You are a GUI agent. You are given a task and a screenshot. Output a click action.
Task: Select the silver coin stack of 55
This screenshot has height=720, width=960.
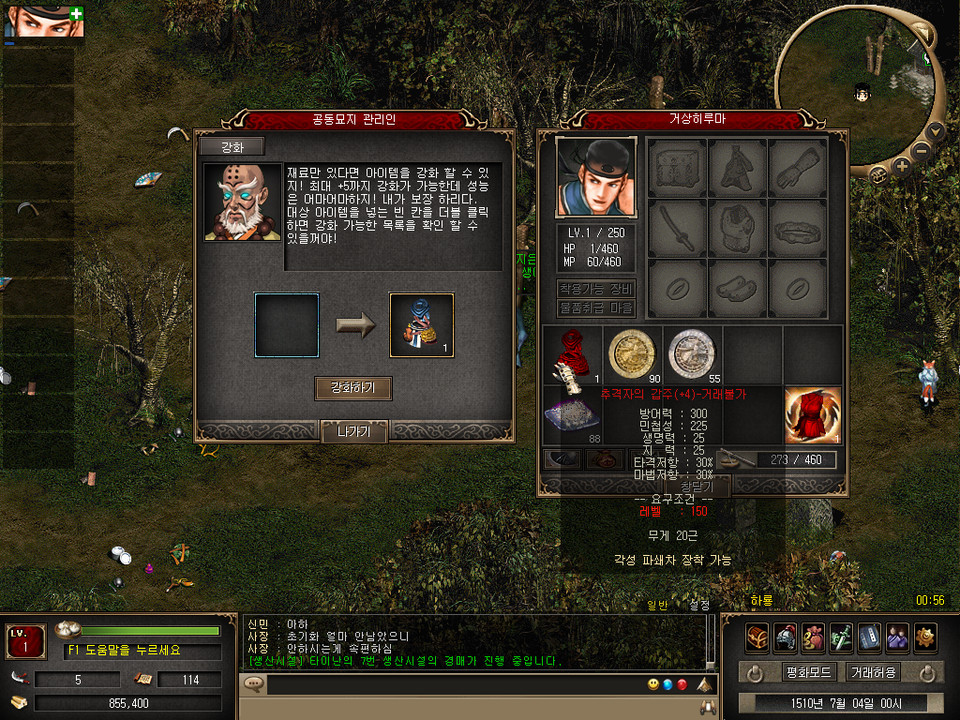pyautogui.click(x=692, y=355)
